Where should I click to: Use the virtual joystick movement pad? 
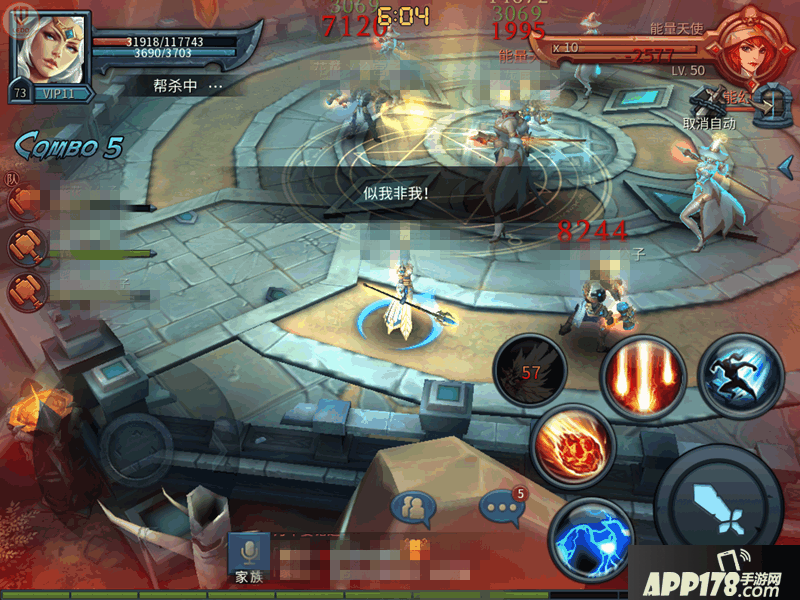pyautogui.click(x=135, y=446)
